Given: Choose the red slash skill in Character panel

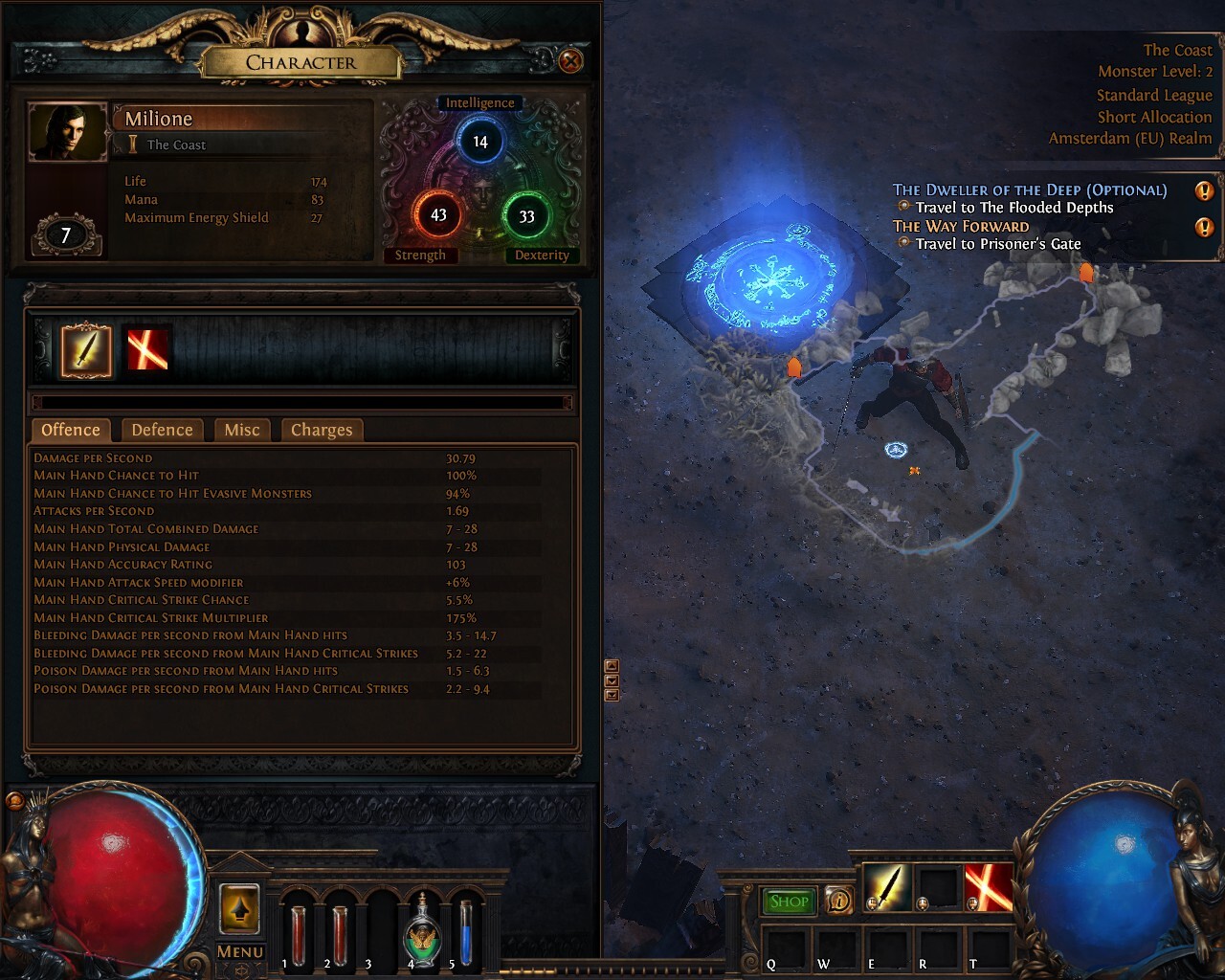Looking at the screenshot, I should [x=148, y=350].
